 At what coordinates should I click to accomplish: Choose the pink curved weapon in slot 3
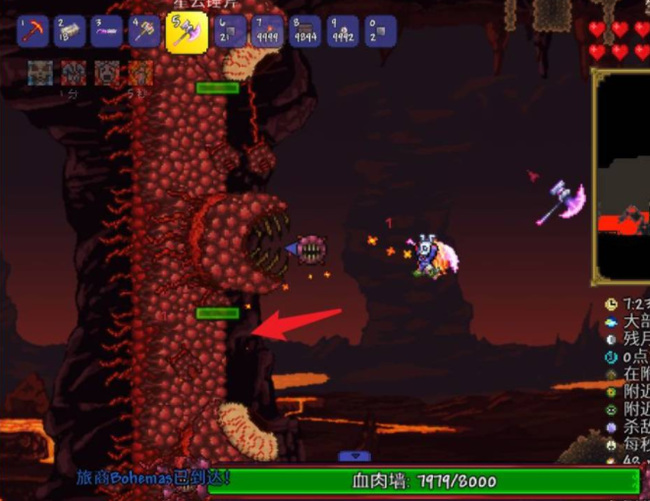(x=108, y=31)
